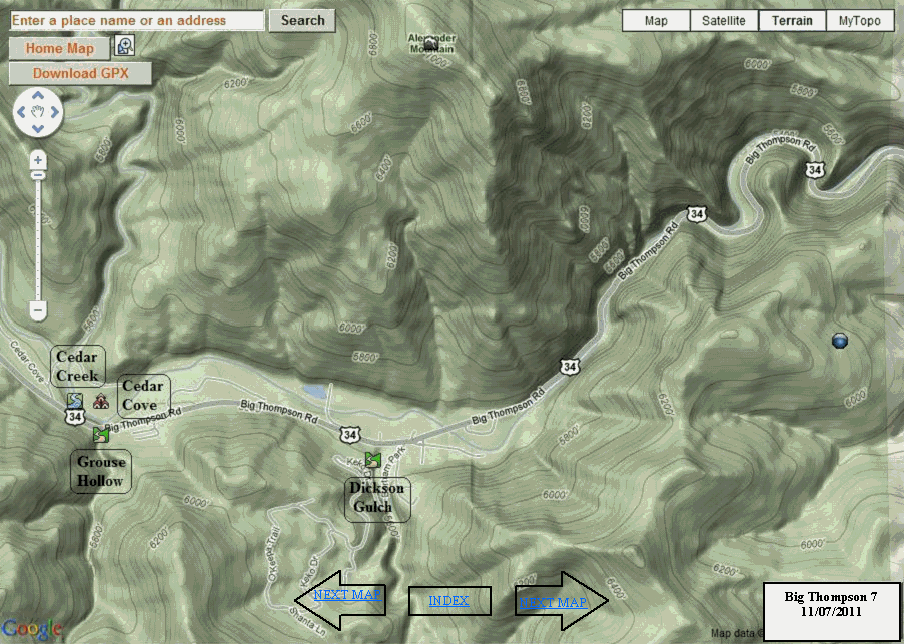The width and height of the screenshot is (904, 644).
Task: Click the round pan control
Action: coord(38,115)
